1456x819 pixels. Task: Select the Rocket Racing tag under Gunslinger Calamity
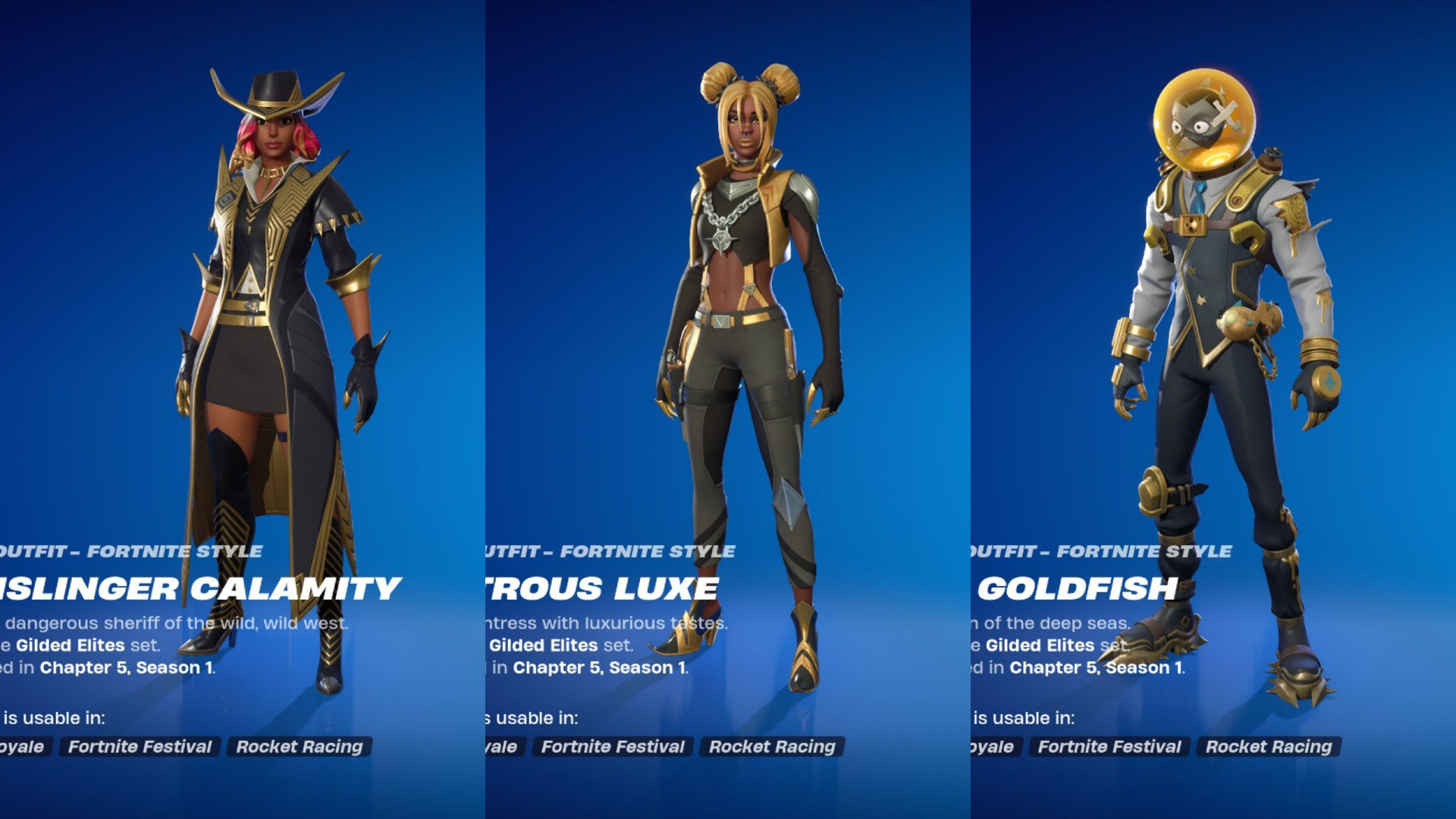point(300,747)
